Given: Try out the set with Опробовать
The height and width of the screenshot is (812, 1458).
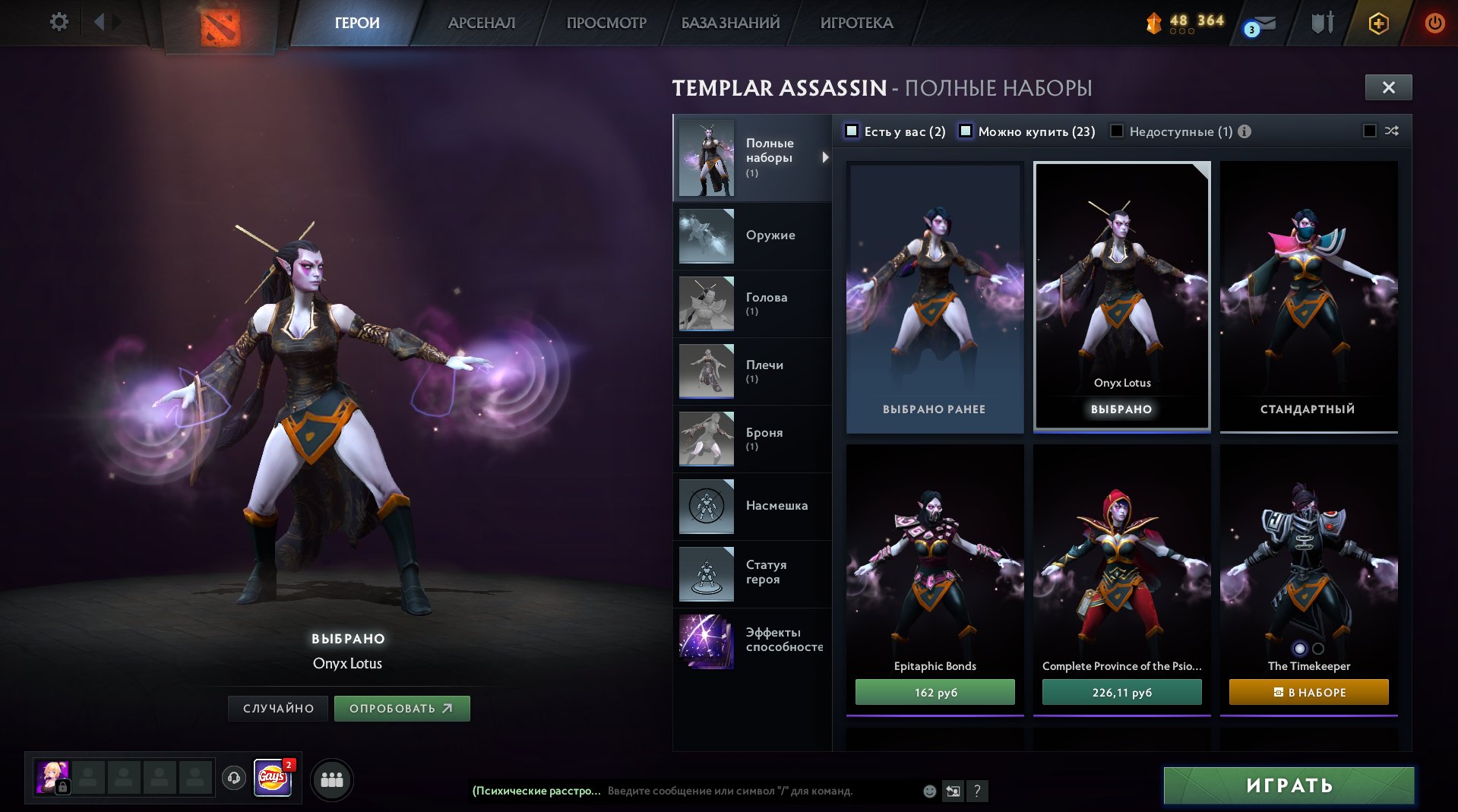Looking at the screenshot, I should pos(401,708).
